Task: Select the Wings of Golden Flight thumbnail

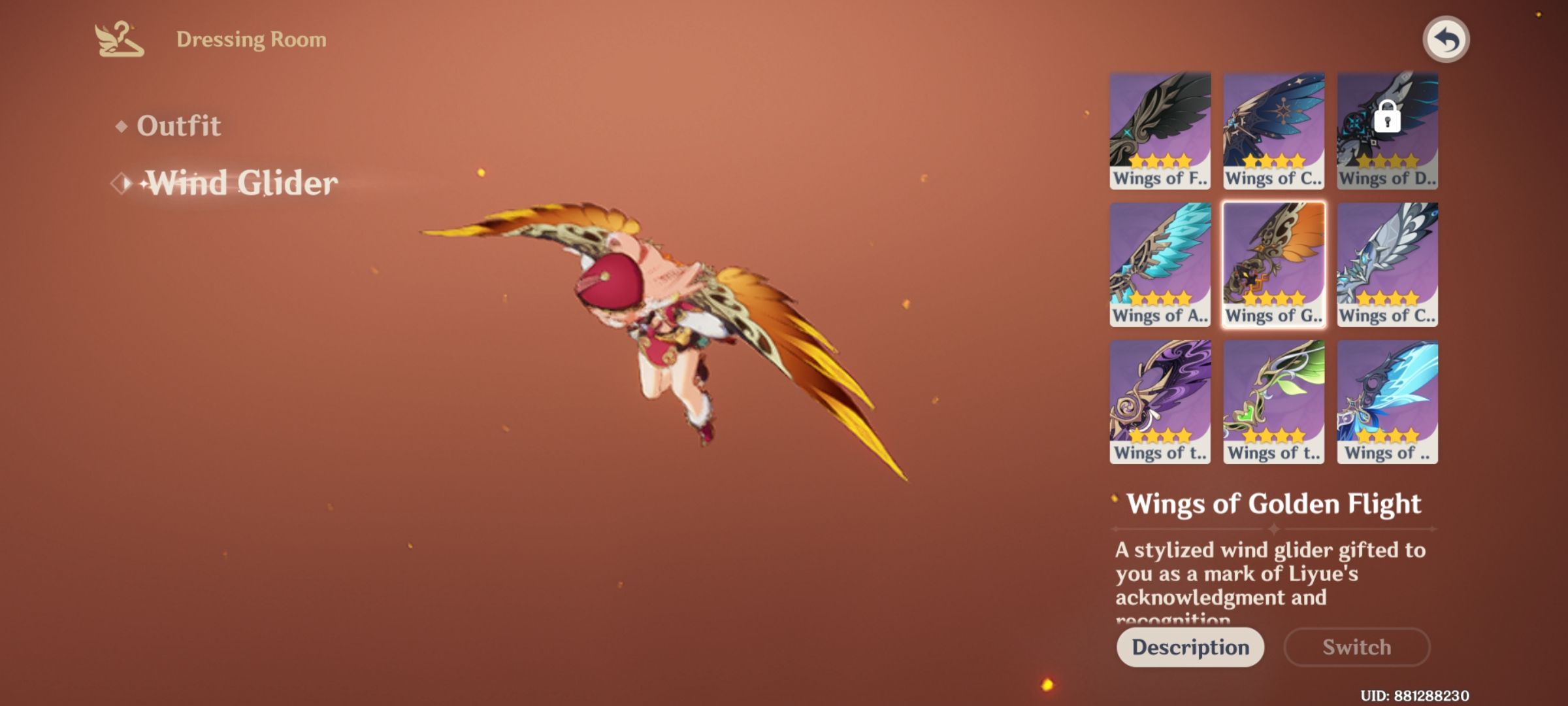Action: pyautogui.click(x=1273, y=265)
